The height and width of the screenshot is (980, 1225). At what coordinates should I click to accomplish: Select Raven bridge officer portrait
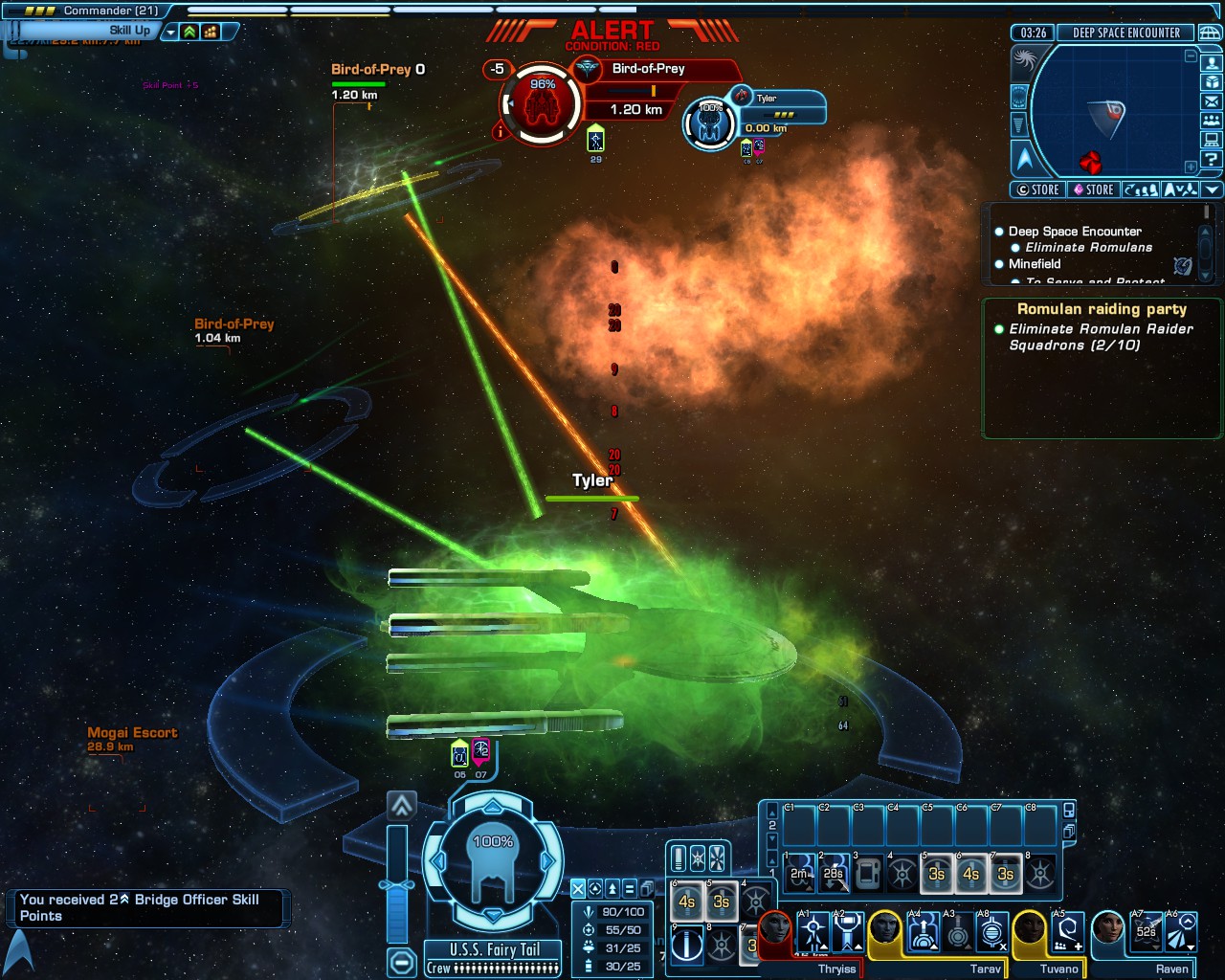point(1108,929)
